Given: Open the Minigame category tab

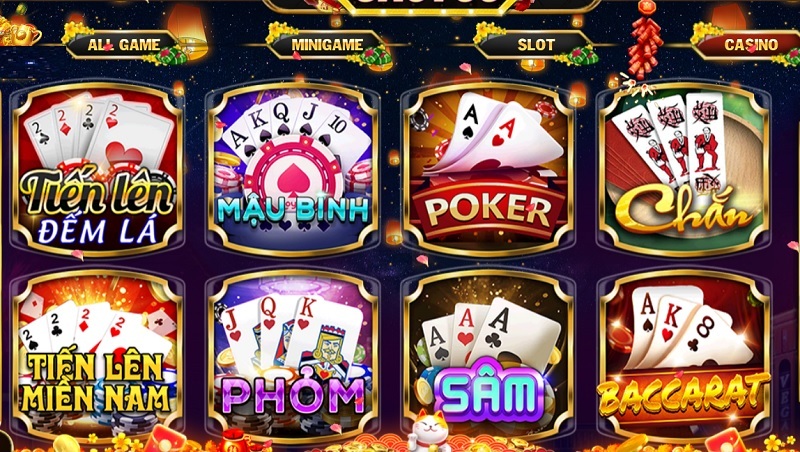Looking at the screenshot, I should (x=325, y=45).
